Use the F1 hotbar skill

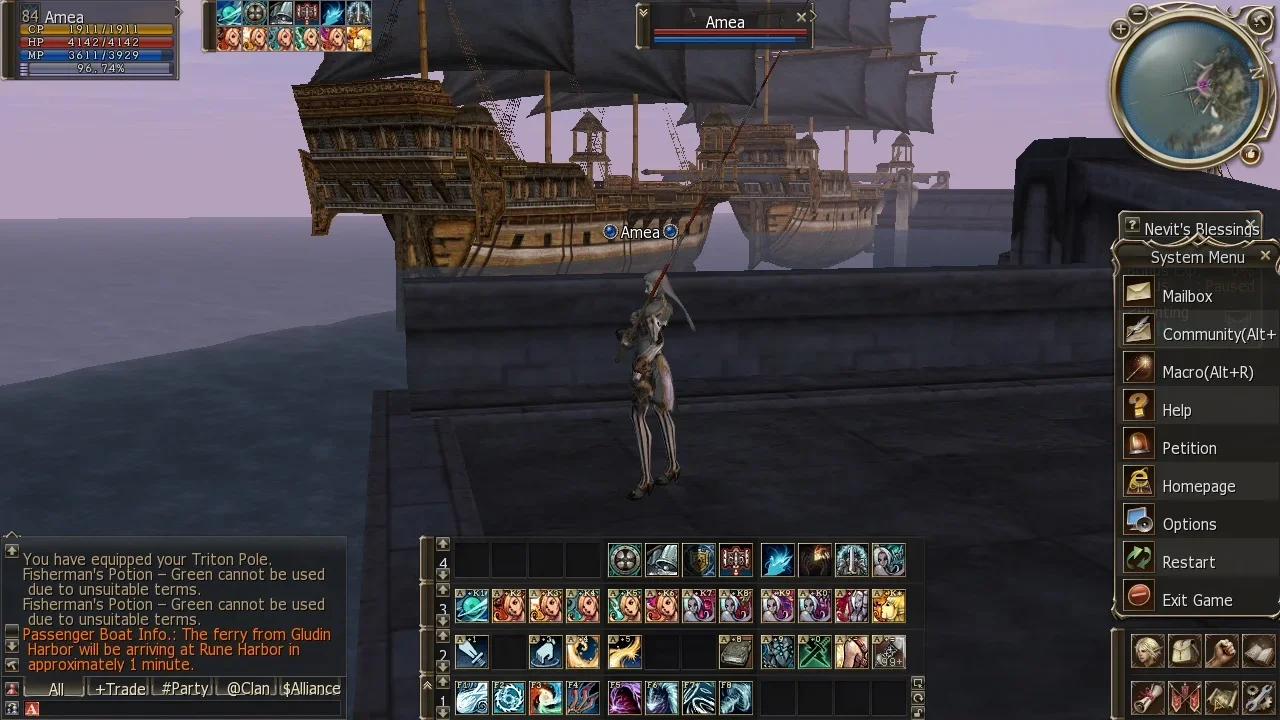[x=472, y=697]
